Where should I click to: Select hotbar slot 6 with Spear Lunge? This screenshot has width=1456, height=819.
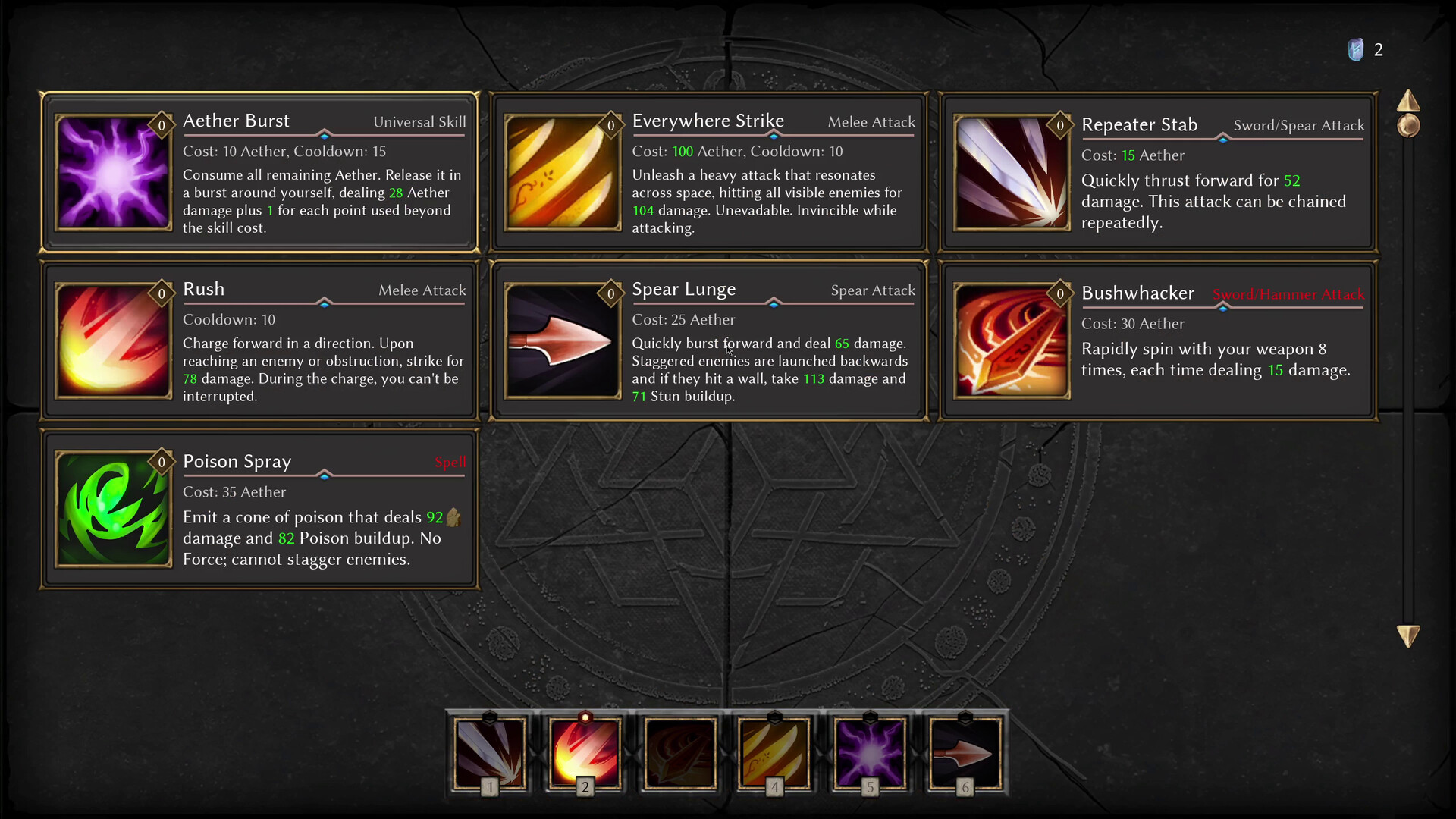point(965,754)
